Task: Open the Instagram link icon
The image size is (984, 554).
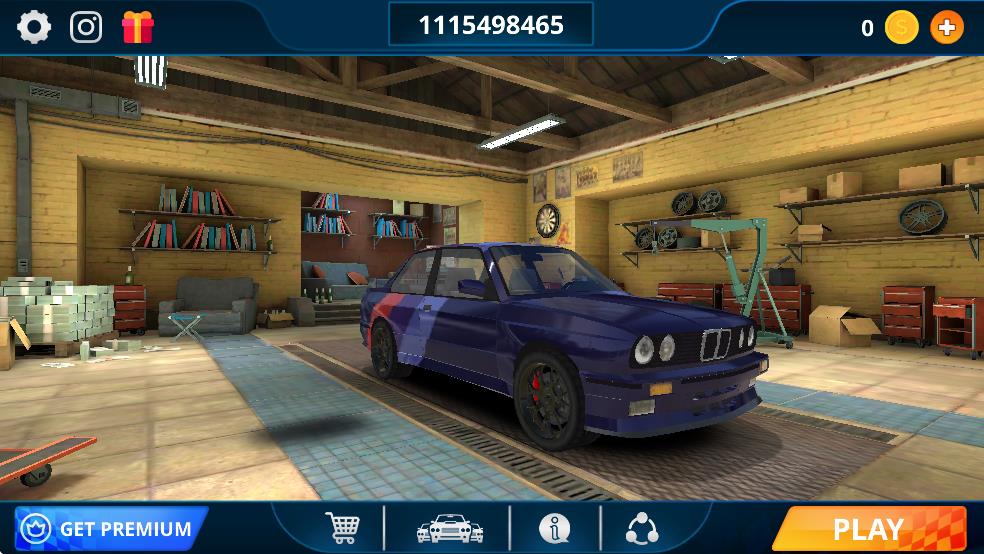Action: (86, 27)
